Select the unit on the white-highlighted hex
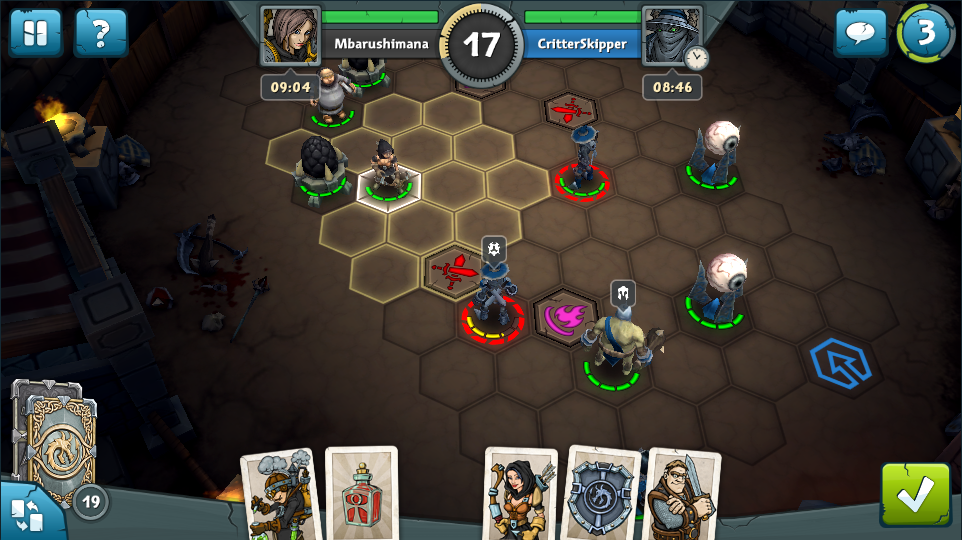This screenshot has height=540, width=962. [388, 172]
